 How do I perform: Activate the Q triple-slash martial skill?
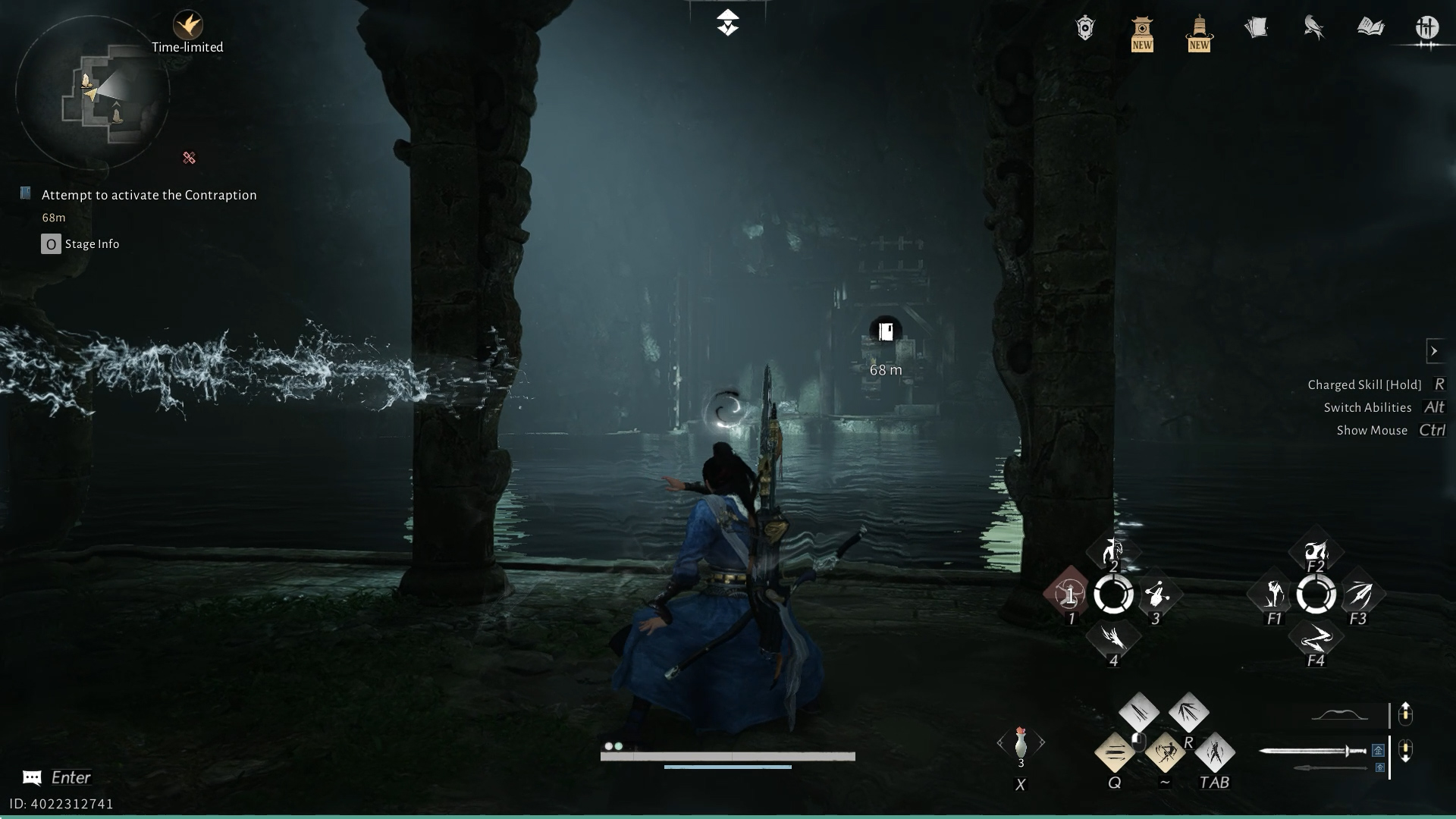click(1115, 753)
